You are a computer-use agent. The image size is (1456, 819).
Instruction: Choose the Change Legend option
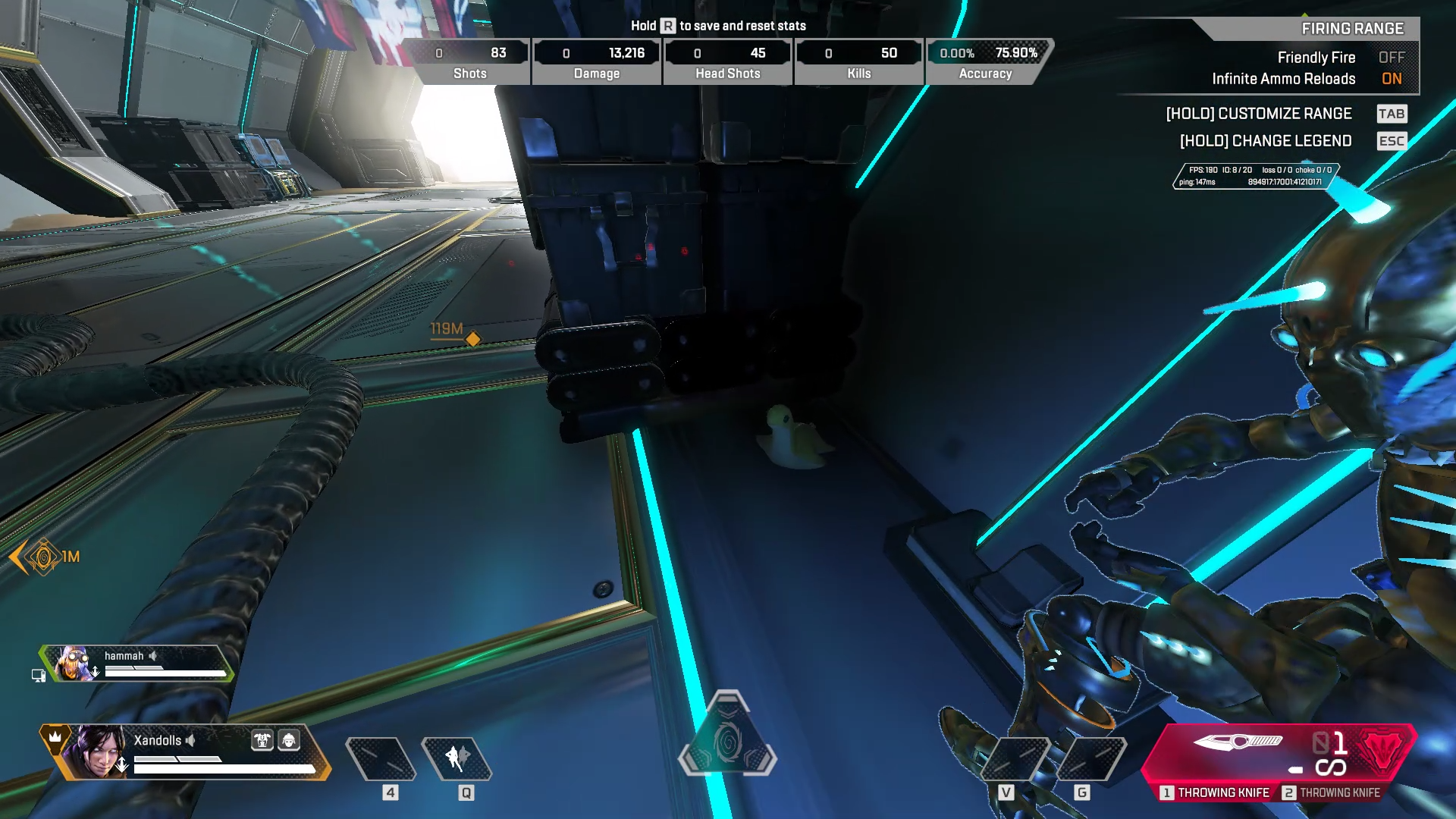(x=1266, y=141)
